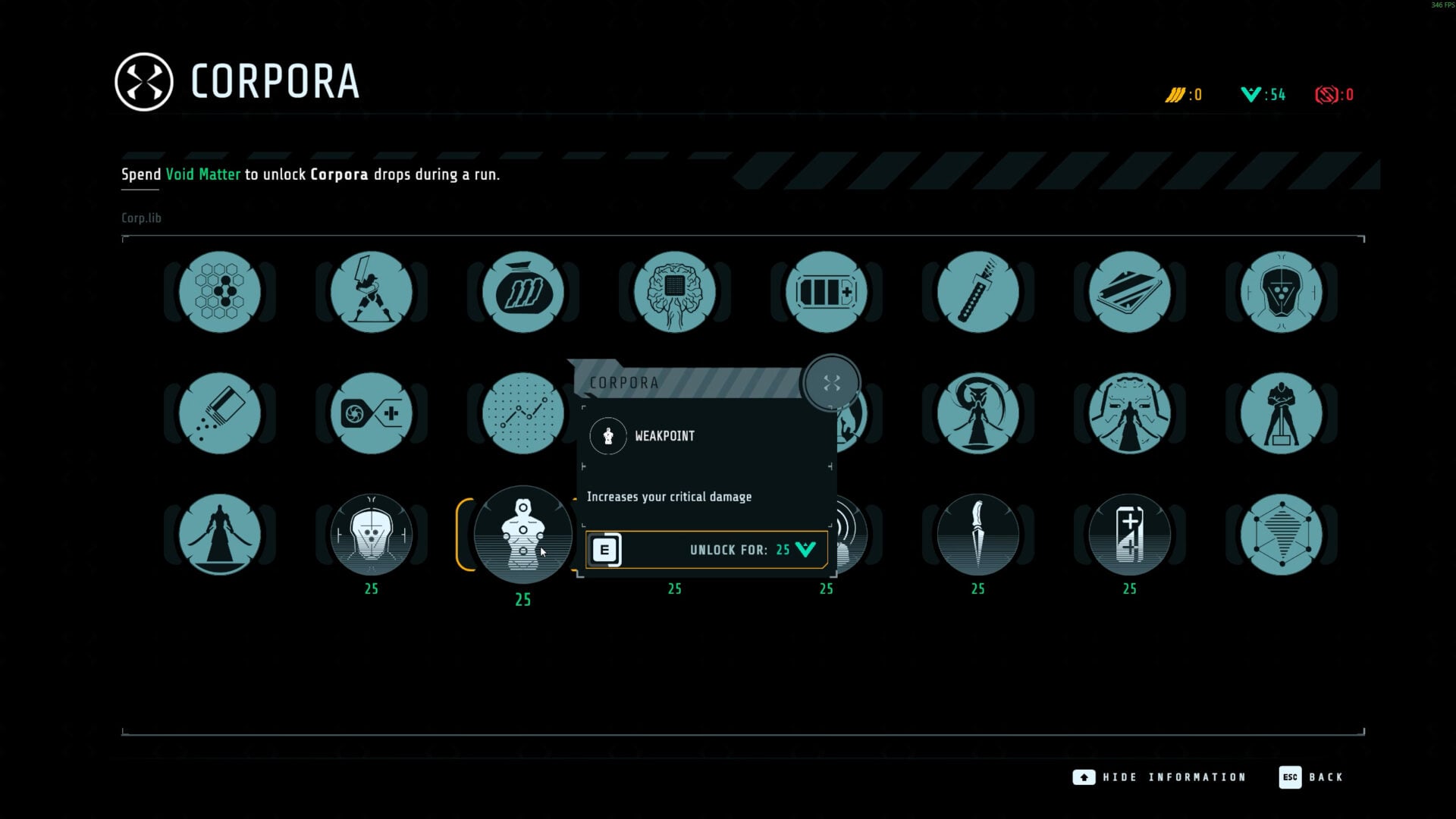Pick the wireframe hexagon corpora icon

pos(1282,535)
